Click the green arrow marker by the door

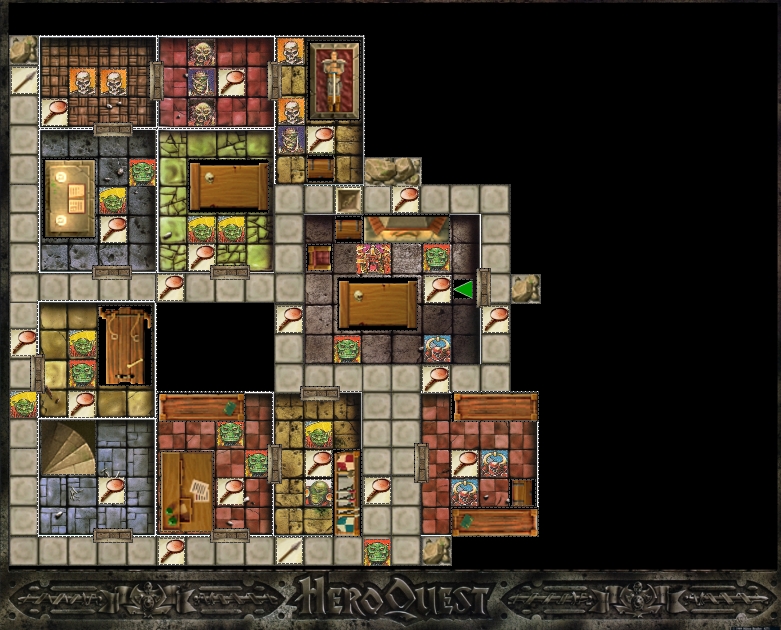coord(463,290)
